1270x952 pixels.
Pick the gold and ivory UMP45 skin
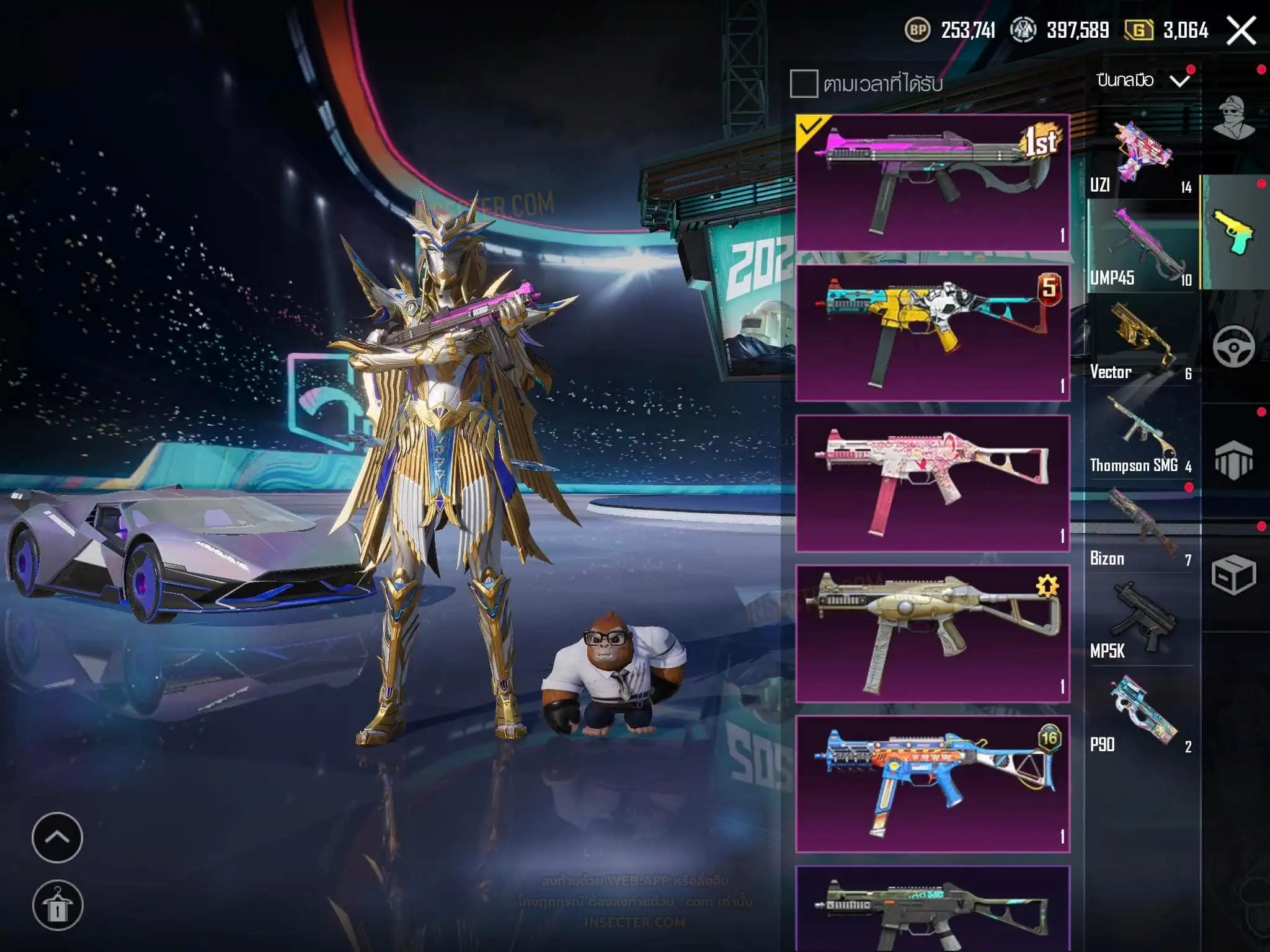933,633
